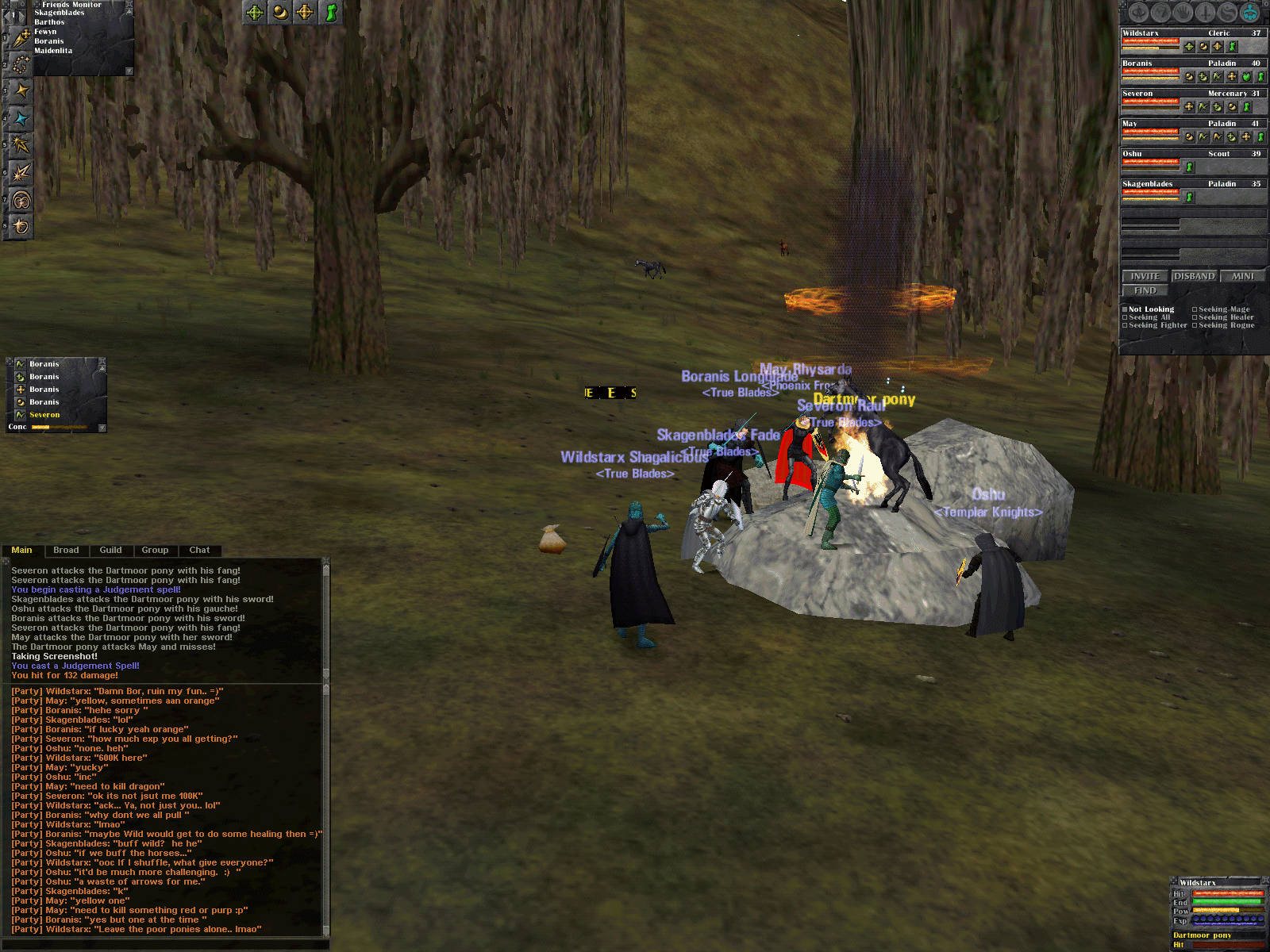Click the INVITE group button
Viewport: 1270px width, 952px height.
pyautogui.click(x=1145, y=276)
